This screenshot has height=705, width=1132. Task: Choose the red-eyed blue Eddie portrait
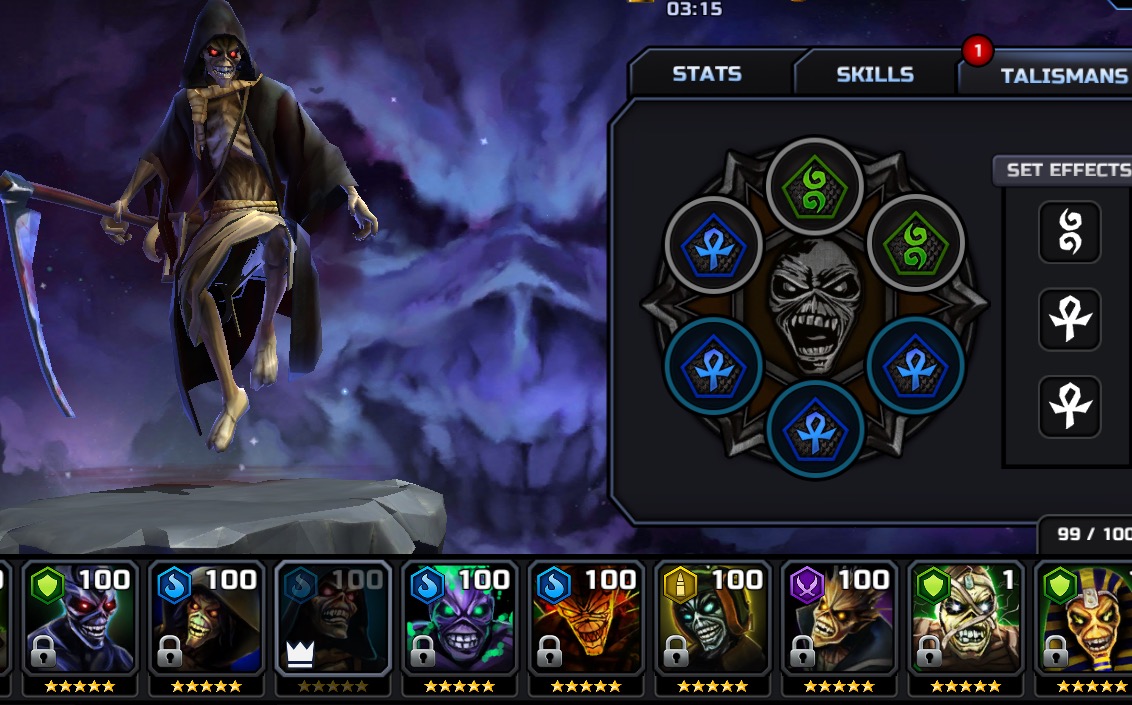(x=80, y=621)
